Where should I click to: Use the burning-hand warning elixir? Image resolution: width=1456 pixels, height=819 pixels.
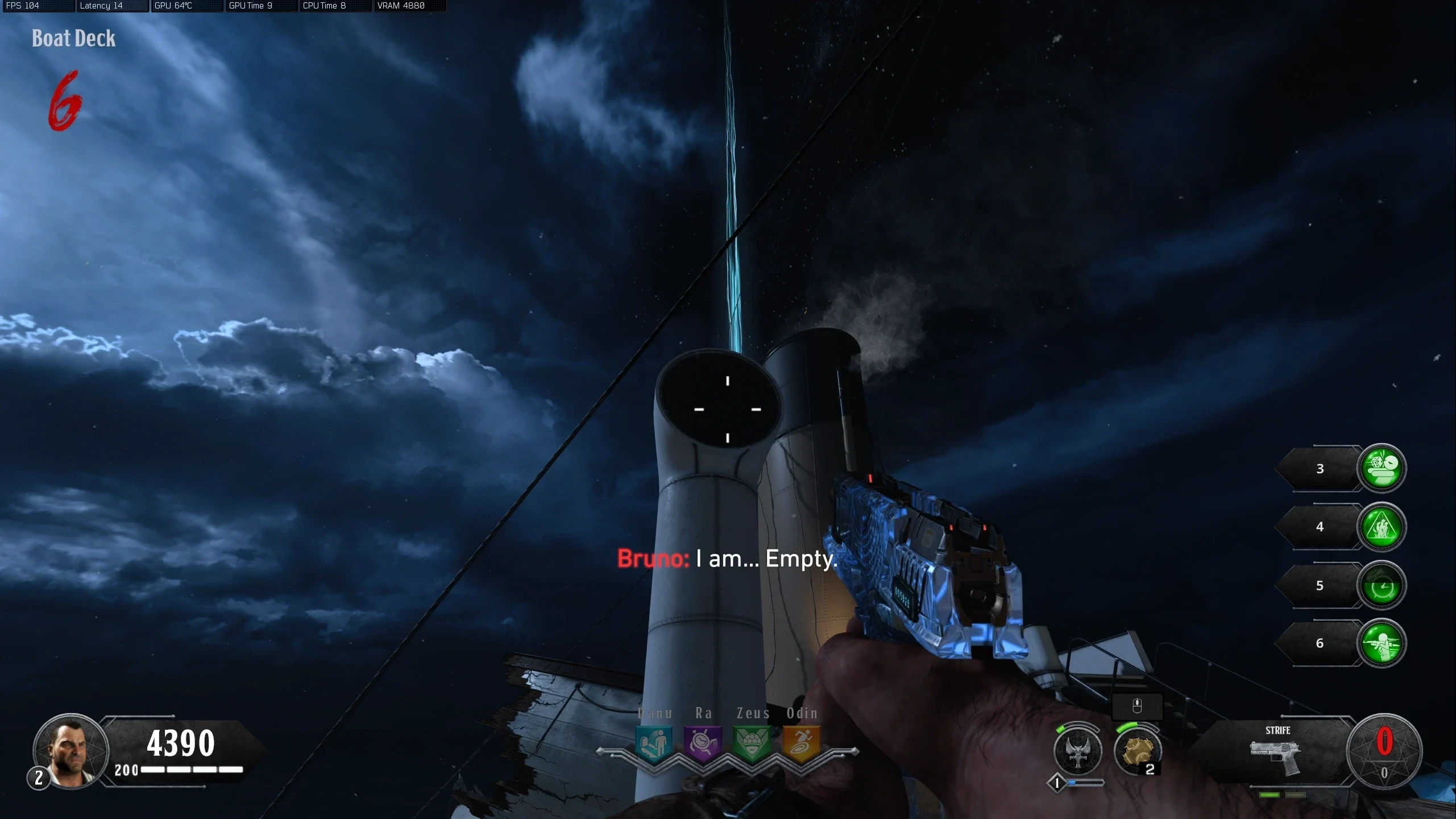pyautogui.click(x=1382, y=527)
